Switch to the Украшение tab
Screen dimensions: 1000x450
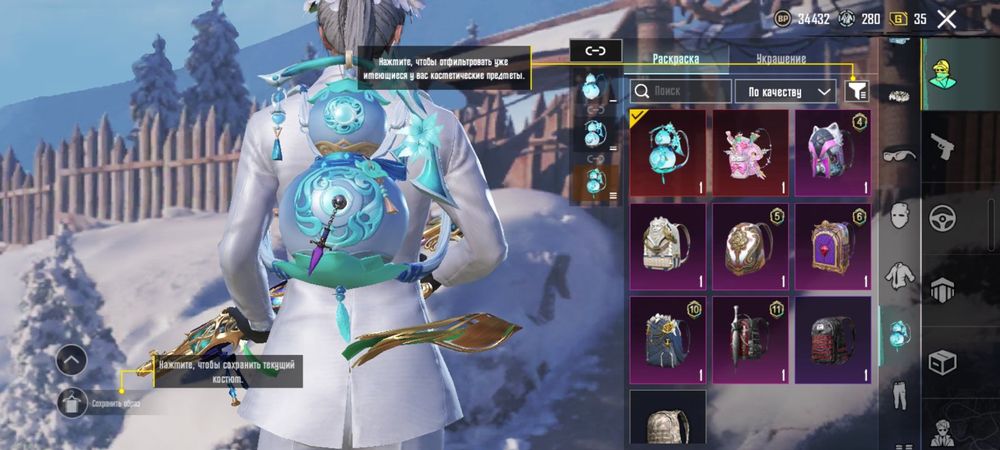point(781,59)
